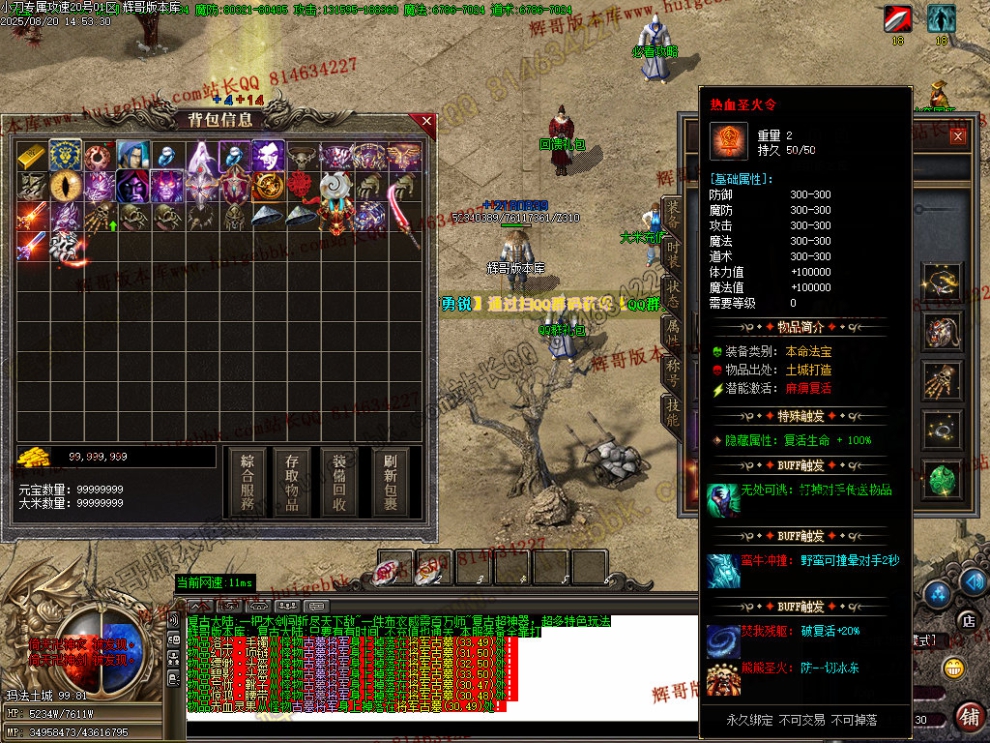Pick the golden eye item slot
The width and height of the screenshot is (990, 743).
(66, 186)
